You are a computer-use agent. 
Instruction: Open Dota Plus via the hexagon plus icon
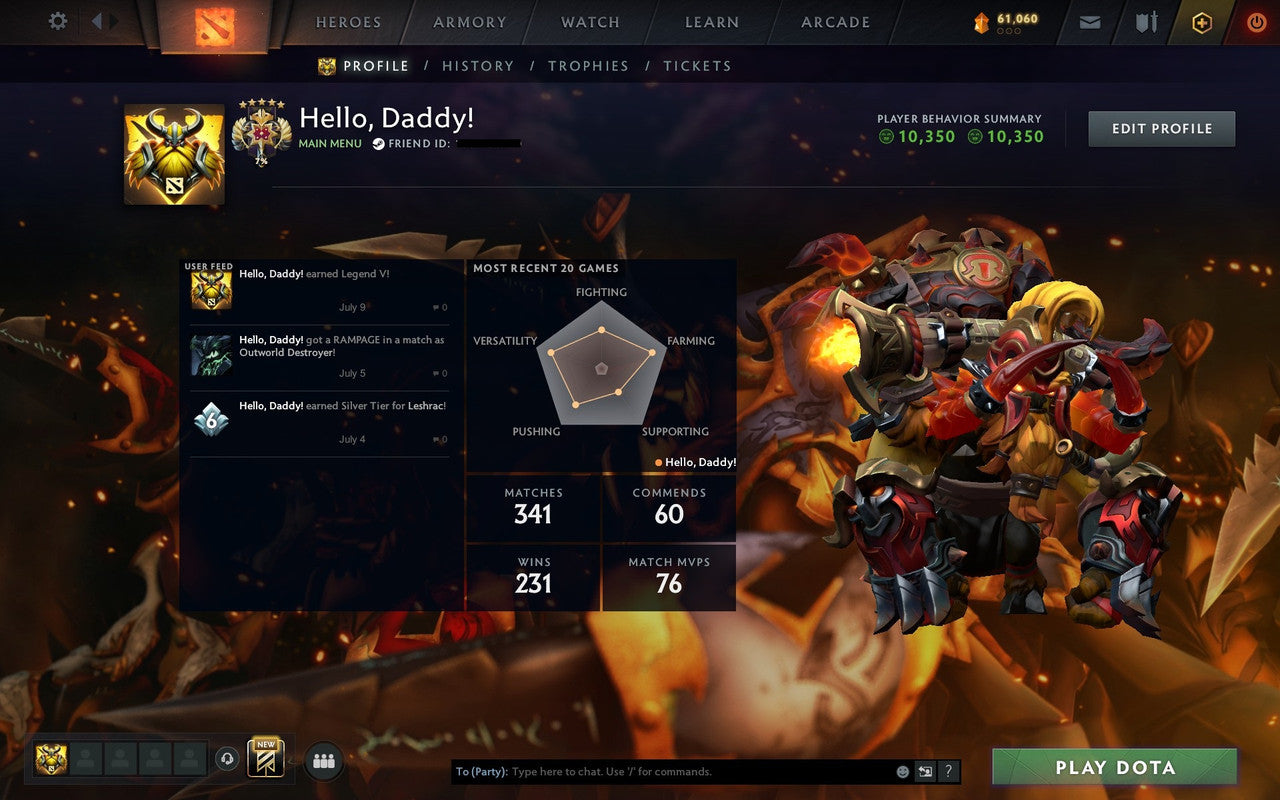coord(1201,21)
